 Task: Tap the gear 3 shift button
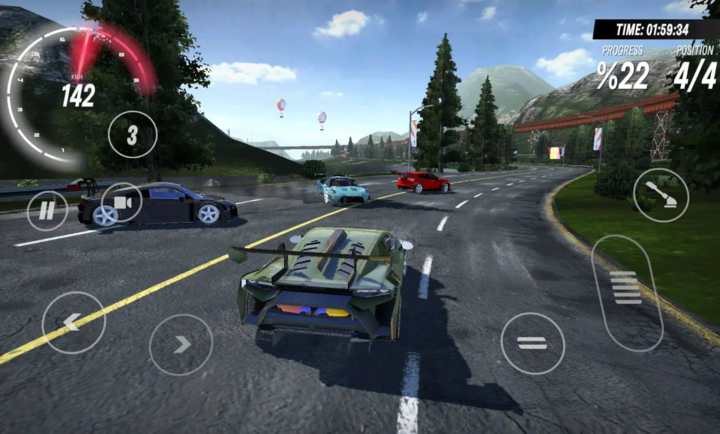click(x=132, y=134)
